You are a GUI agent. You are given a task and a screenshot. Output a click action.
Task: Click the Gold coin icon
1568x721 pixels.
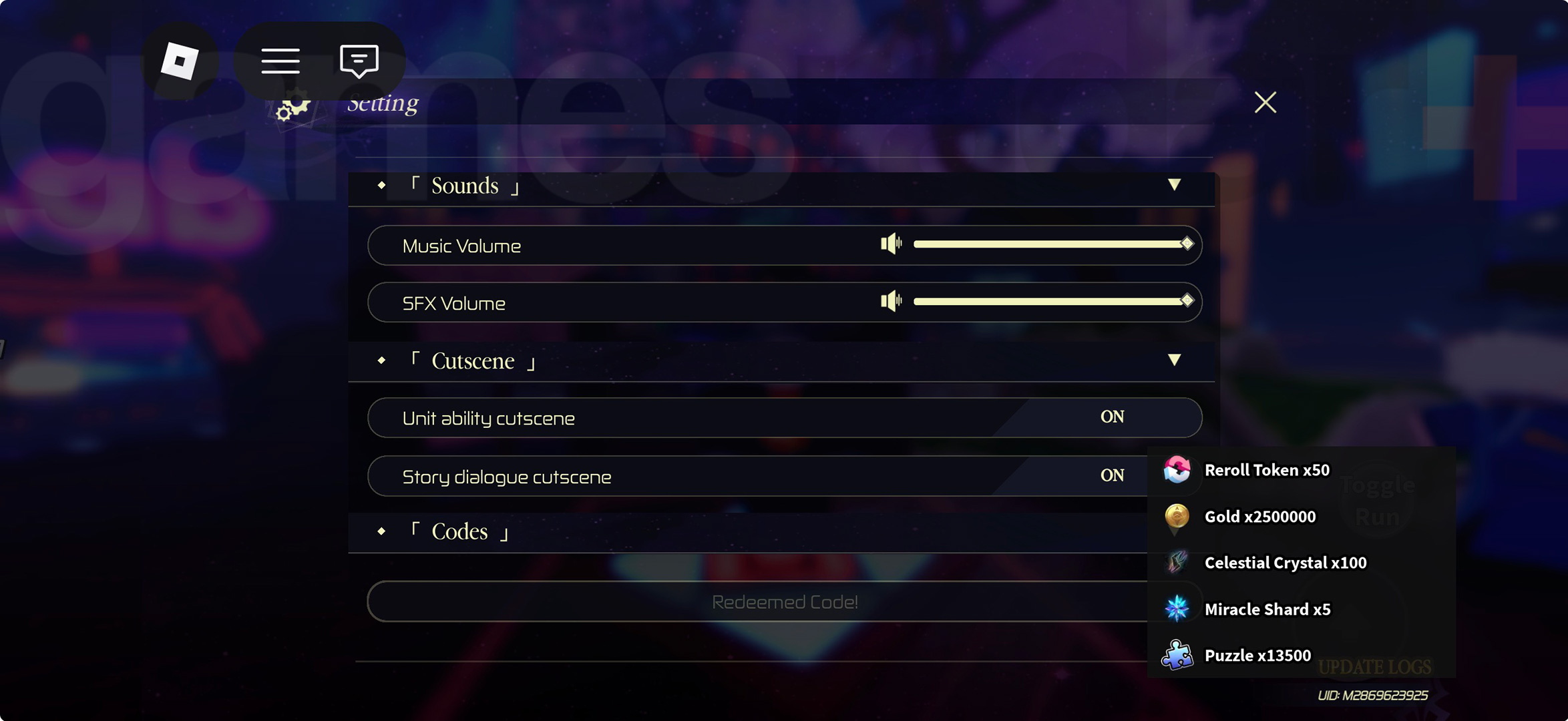1175,517
